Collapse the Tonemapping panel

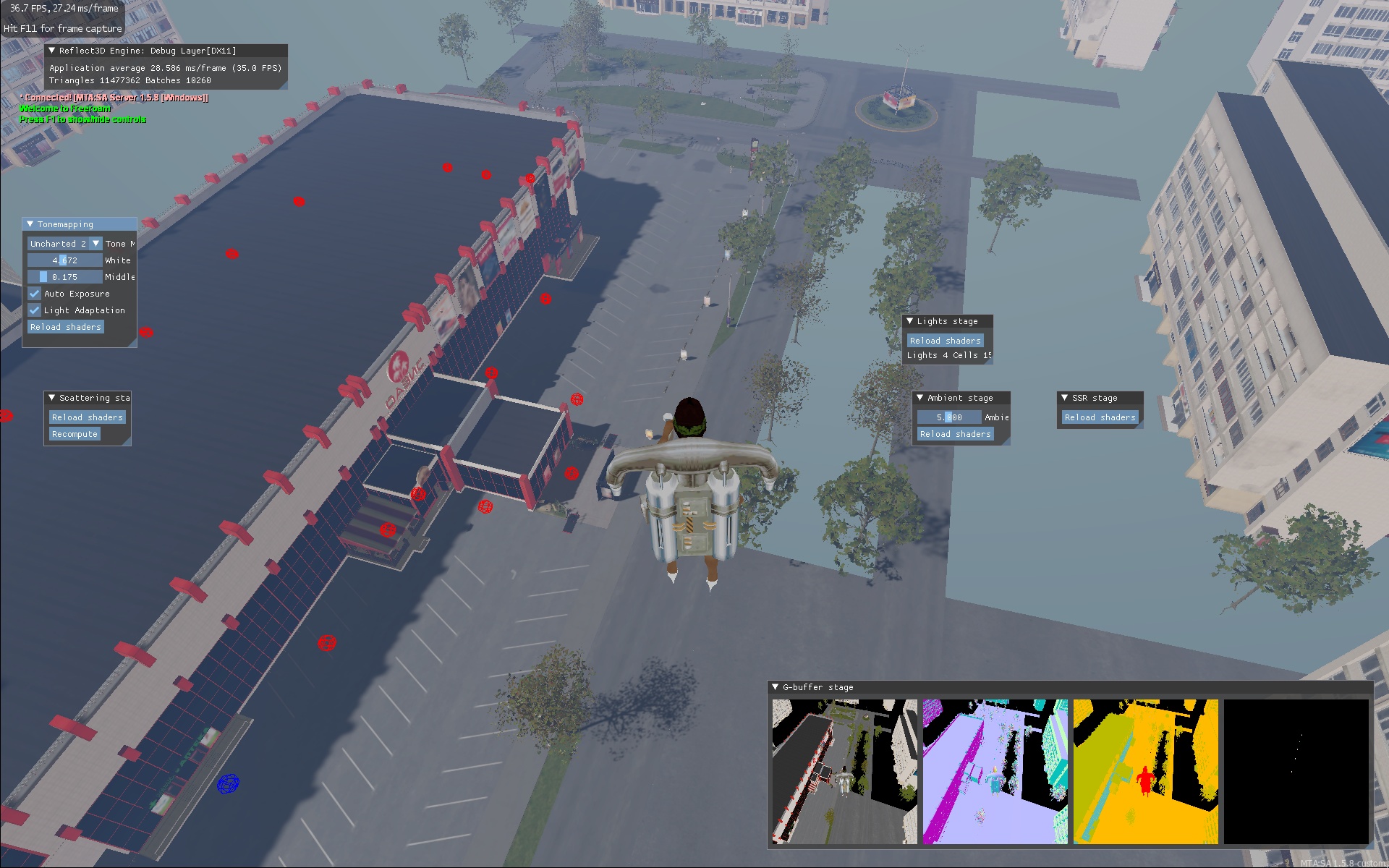[x=30, y=224]
